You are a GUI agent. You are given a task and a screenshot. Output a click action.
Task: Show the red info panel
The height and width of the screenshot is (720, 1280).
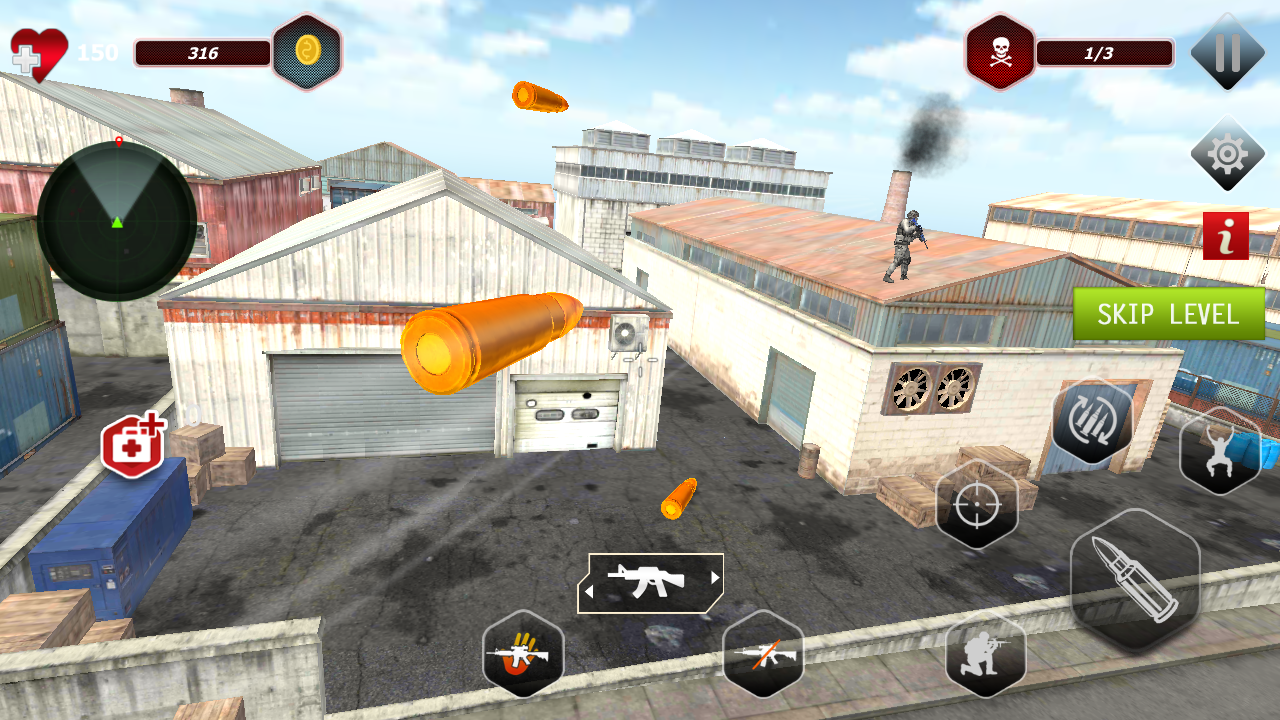(1225, 236)
